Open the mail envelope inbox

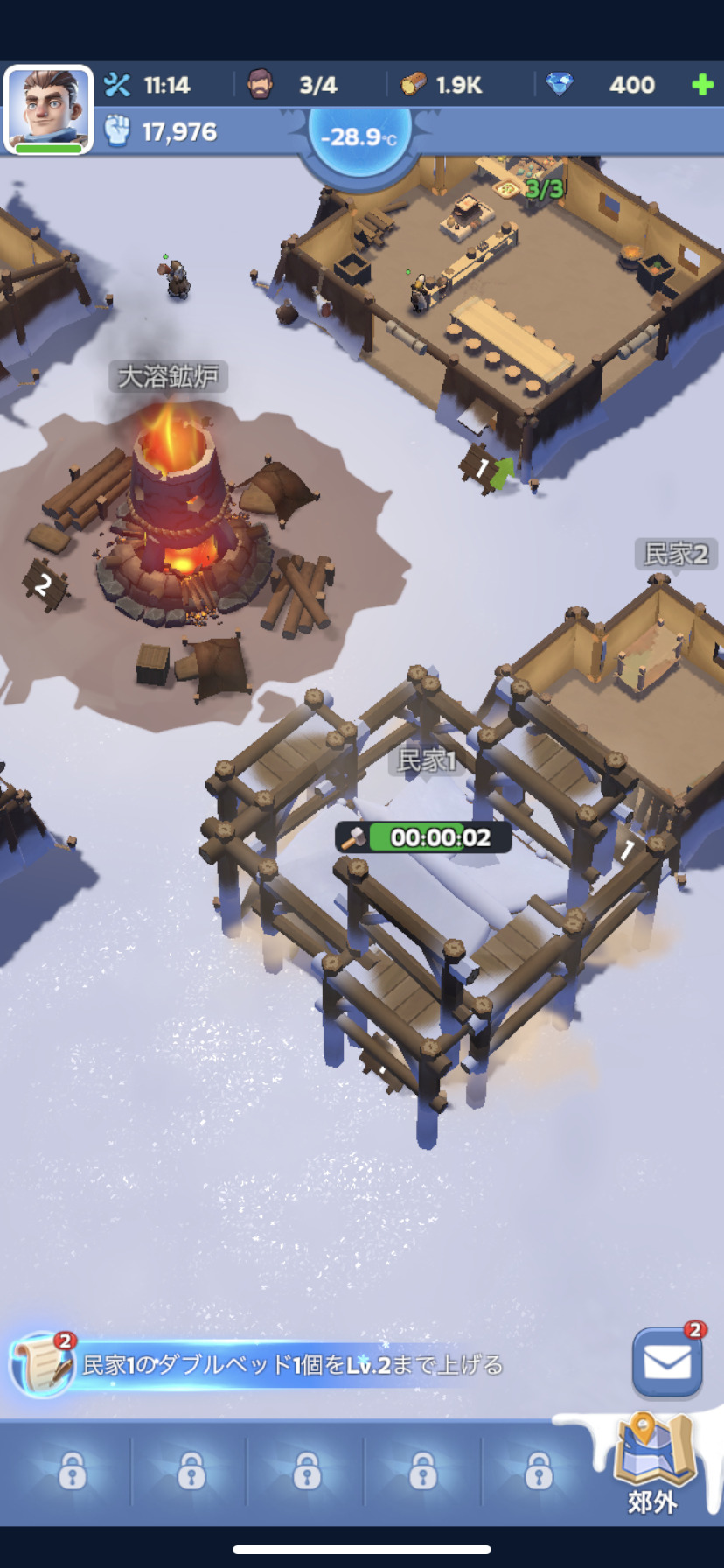click(x=667, y=1362)
